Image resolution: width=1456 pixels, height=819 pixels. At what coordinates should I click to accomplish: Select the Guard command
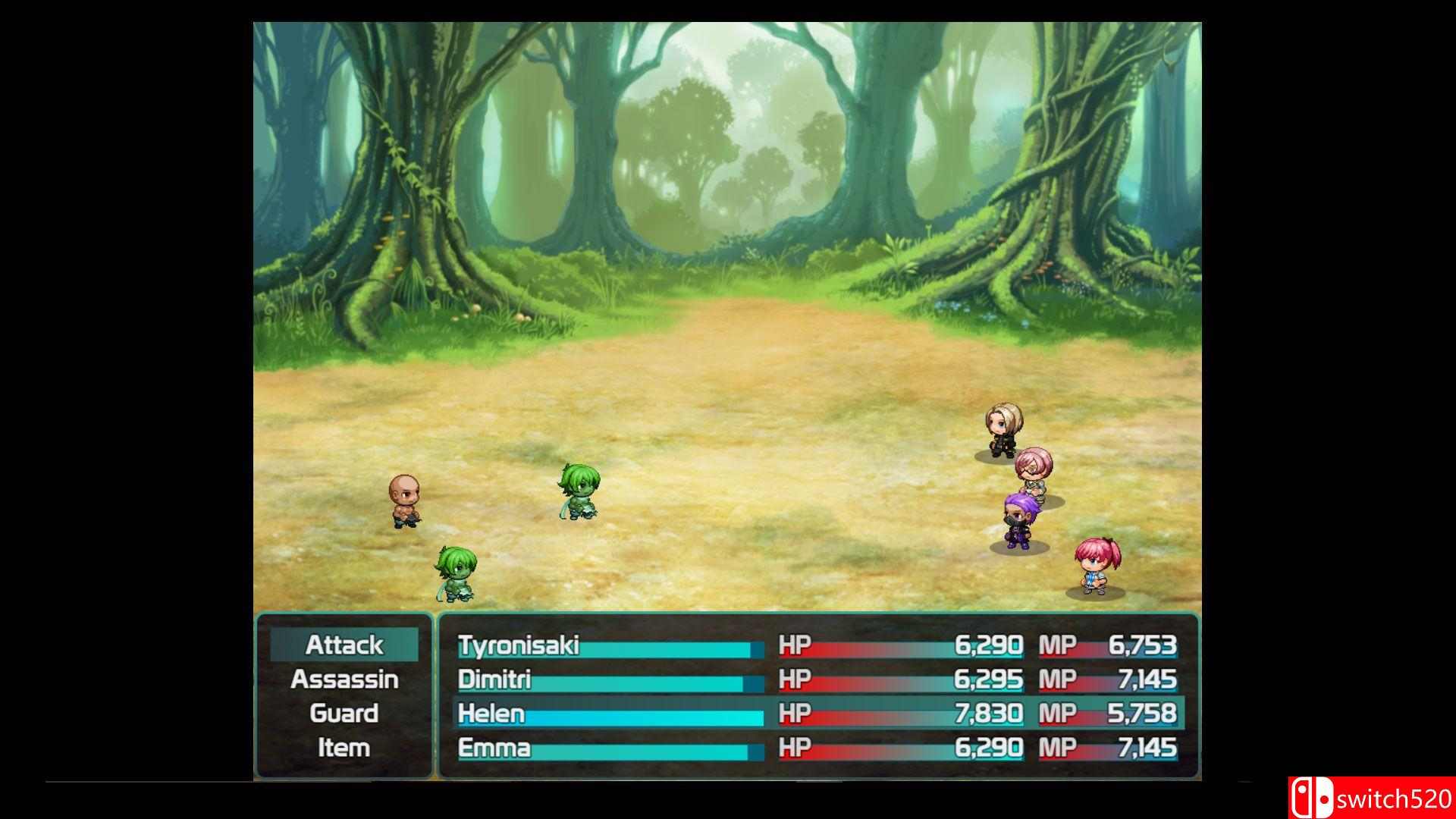344,714
